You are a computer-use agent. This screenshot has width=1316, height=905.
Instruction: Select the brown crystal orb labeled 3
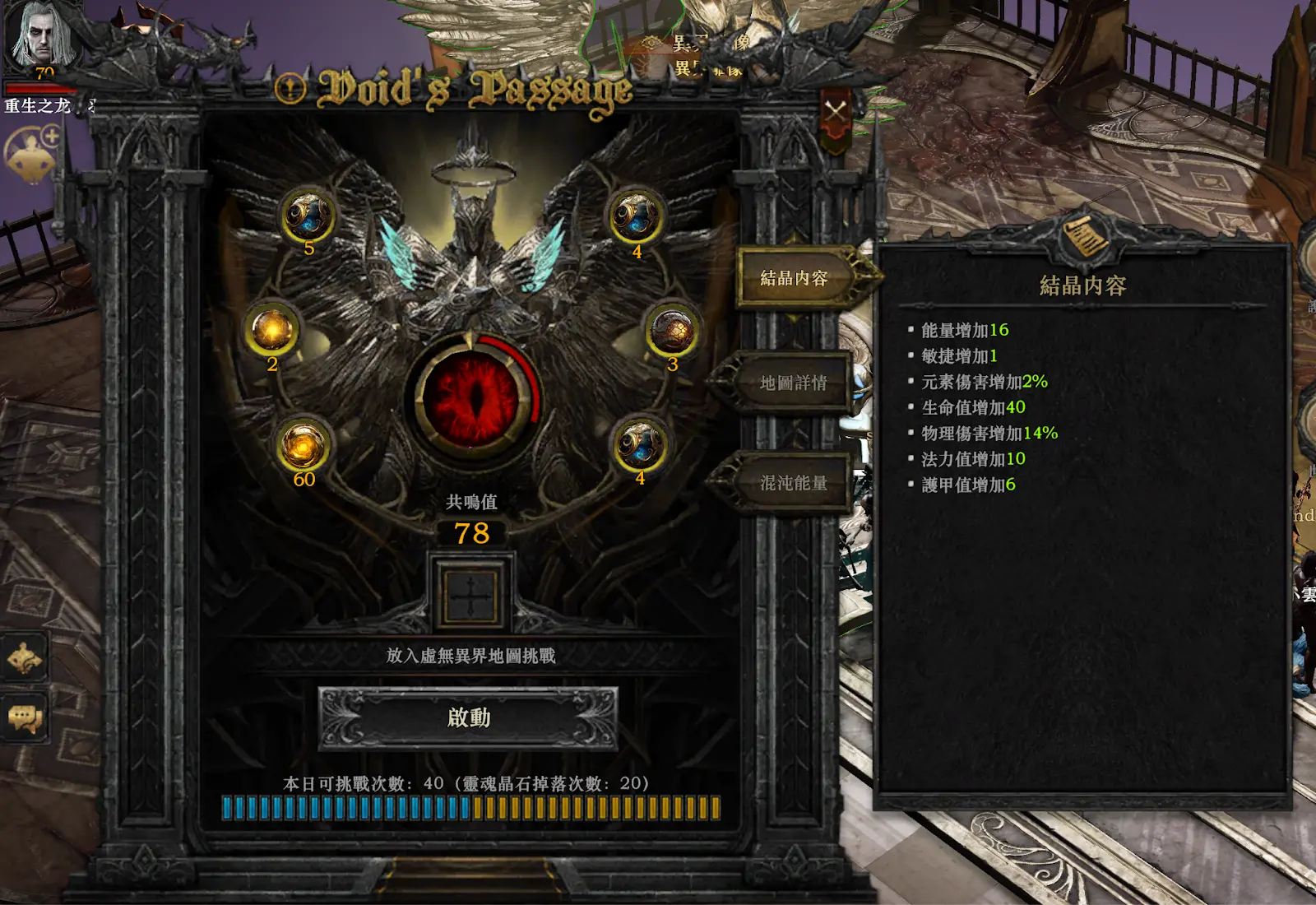point(672,331)
